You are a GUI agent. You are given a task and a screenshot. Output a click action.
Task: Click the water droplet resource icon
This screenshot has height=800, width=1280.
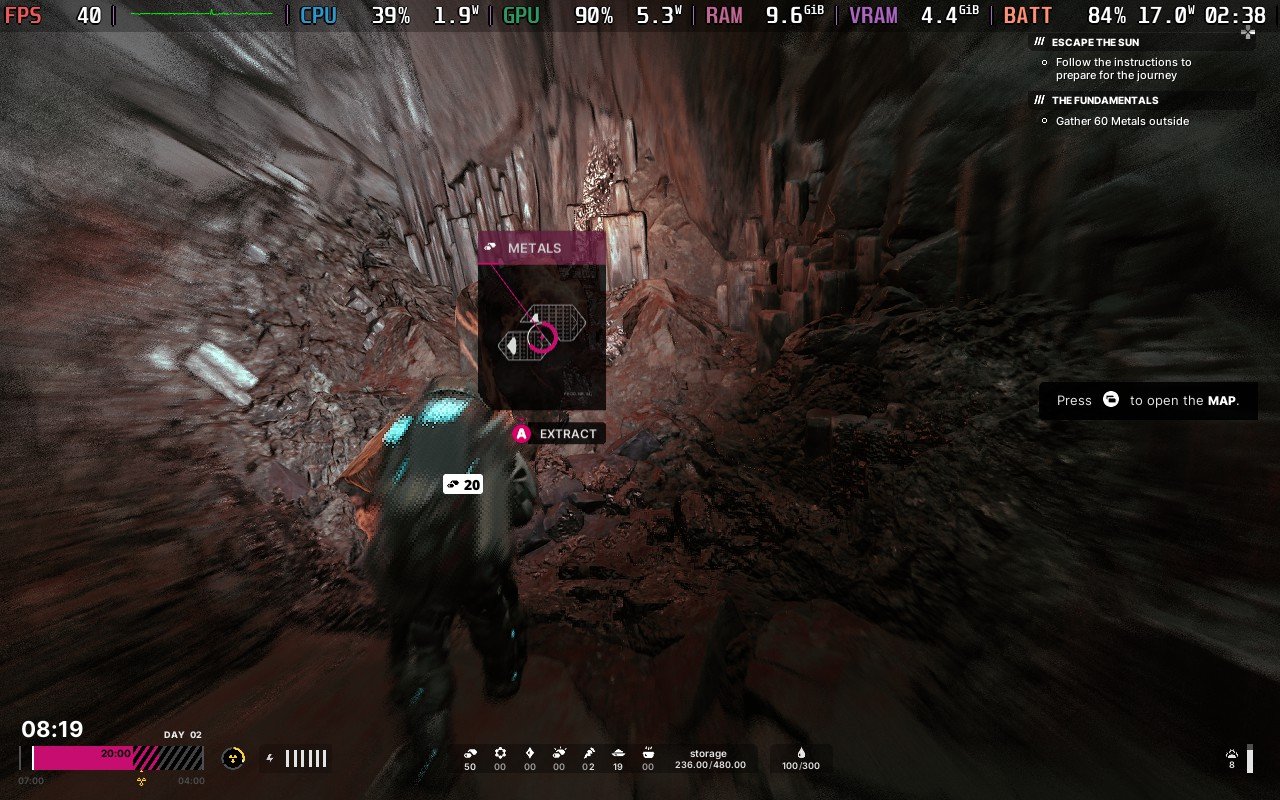[801, 753]
